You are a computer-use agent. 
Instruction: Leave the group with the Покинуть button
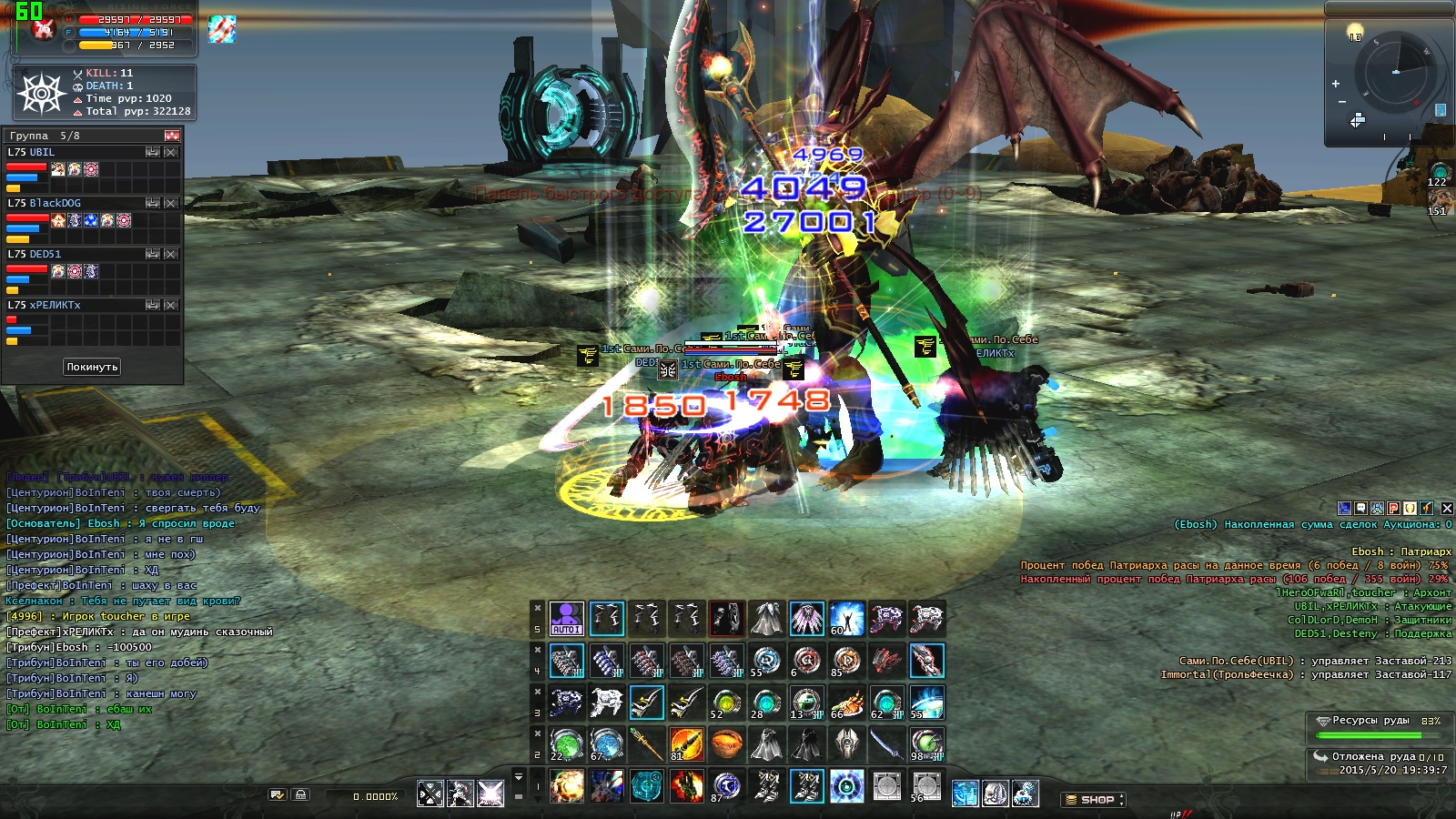point(92,367)
